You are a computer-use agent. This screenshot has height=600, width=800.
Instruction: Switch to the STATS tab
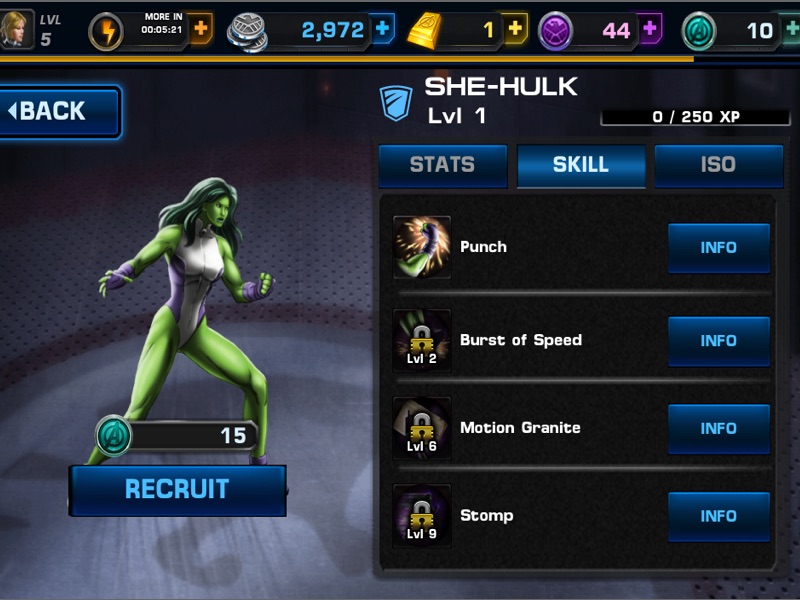coord(442,166)
